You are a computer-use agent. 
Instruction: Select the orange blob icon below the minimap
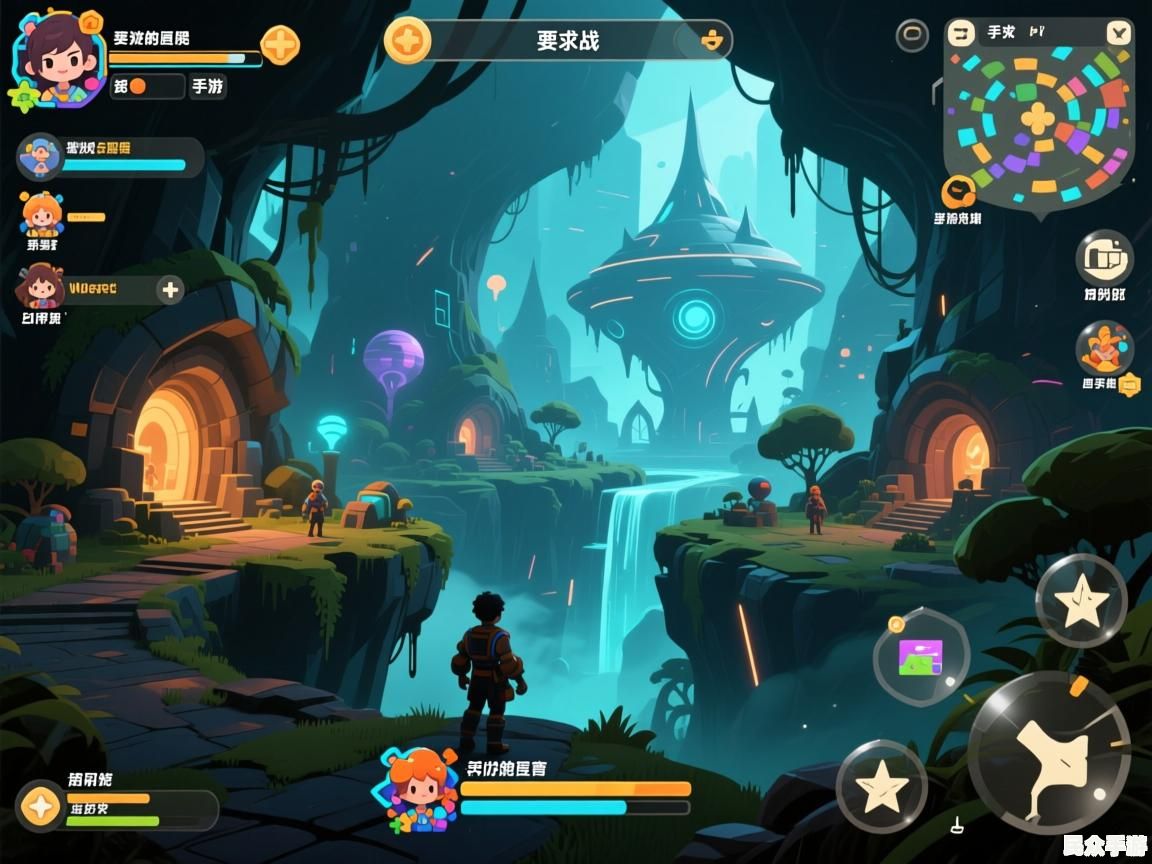pos(958,191)
